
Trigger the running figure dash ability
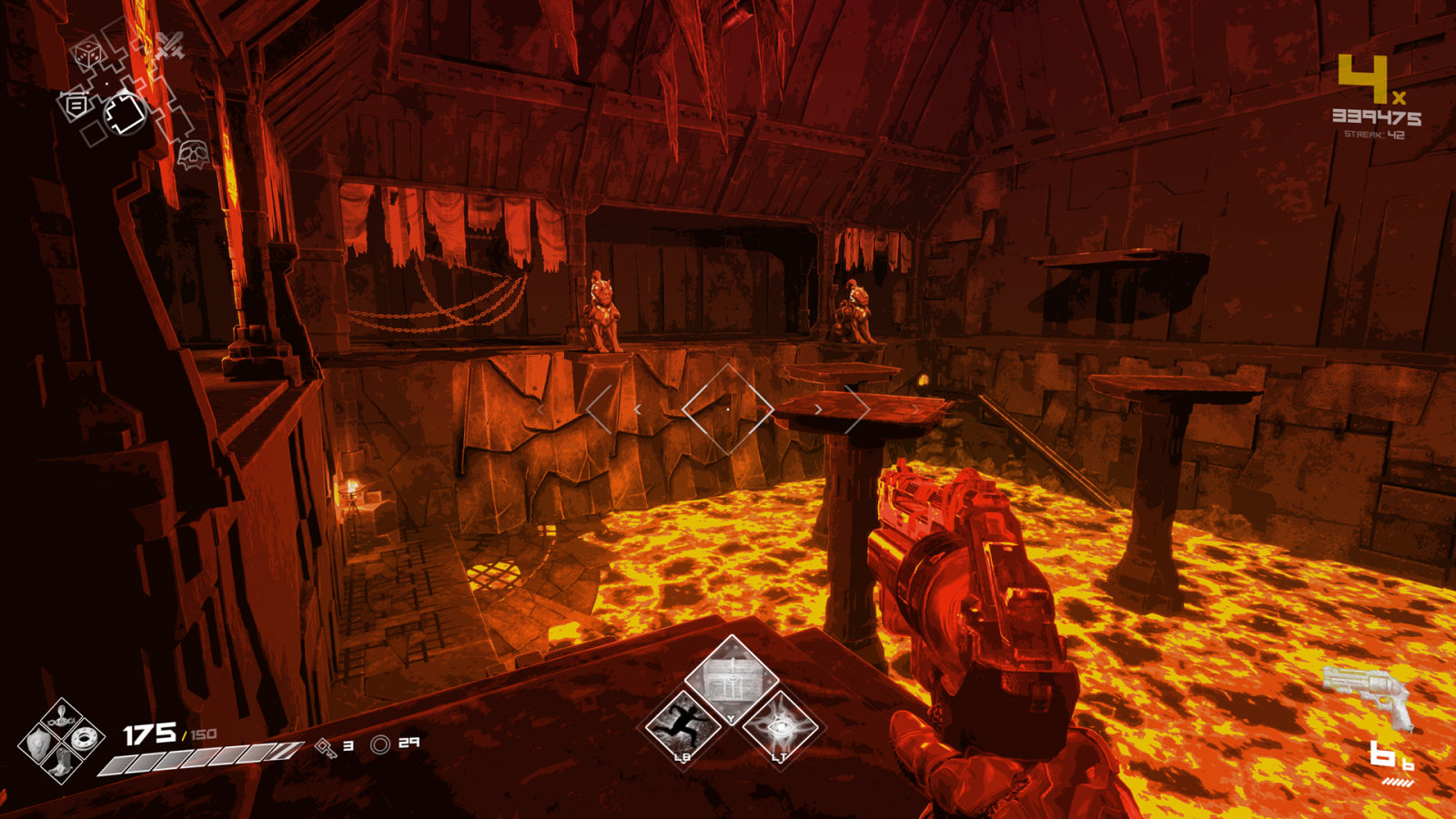[682, 725]
